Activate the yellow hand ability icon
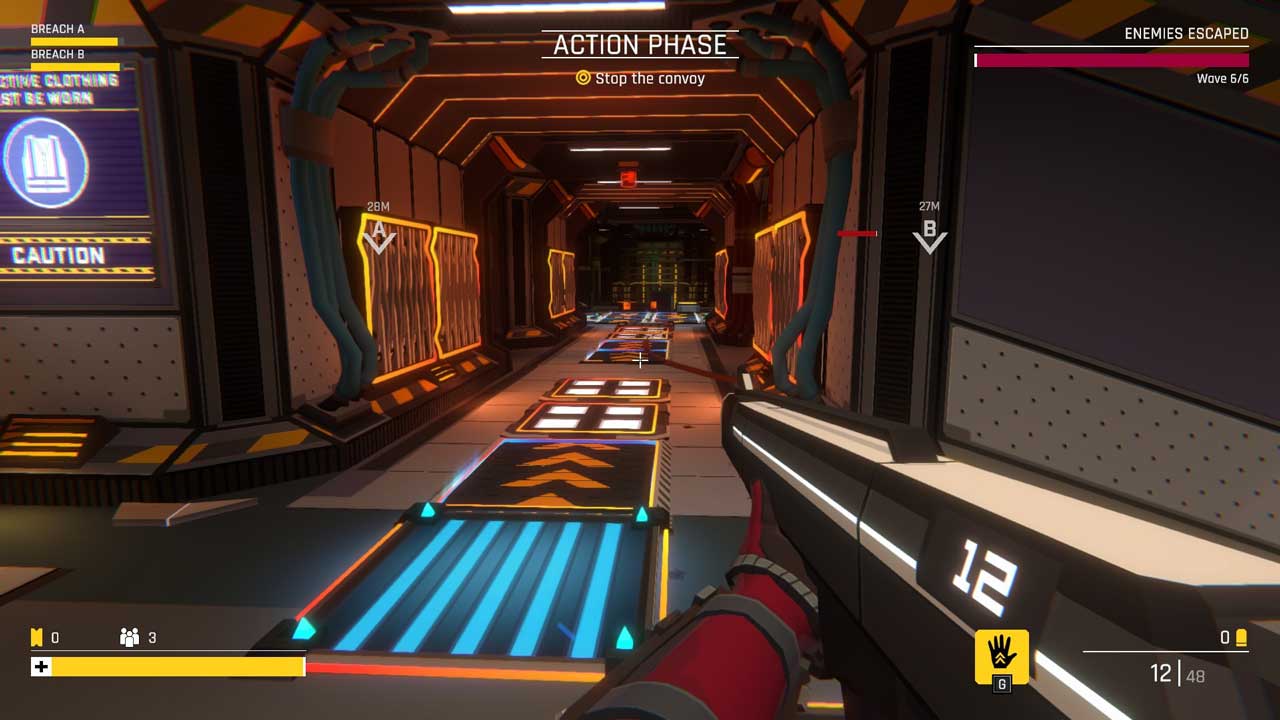Viewport: 1280px width, 720px height. pos(1001,655)
